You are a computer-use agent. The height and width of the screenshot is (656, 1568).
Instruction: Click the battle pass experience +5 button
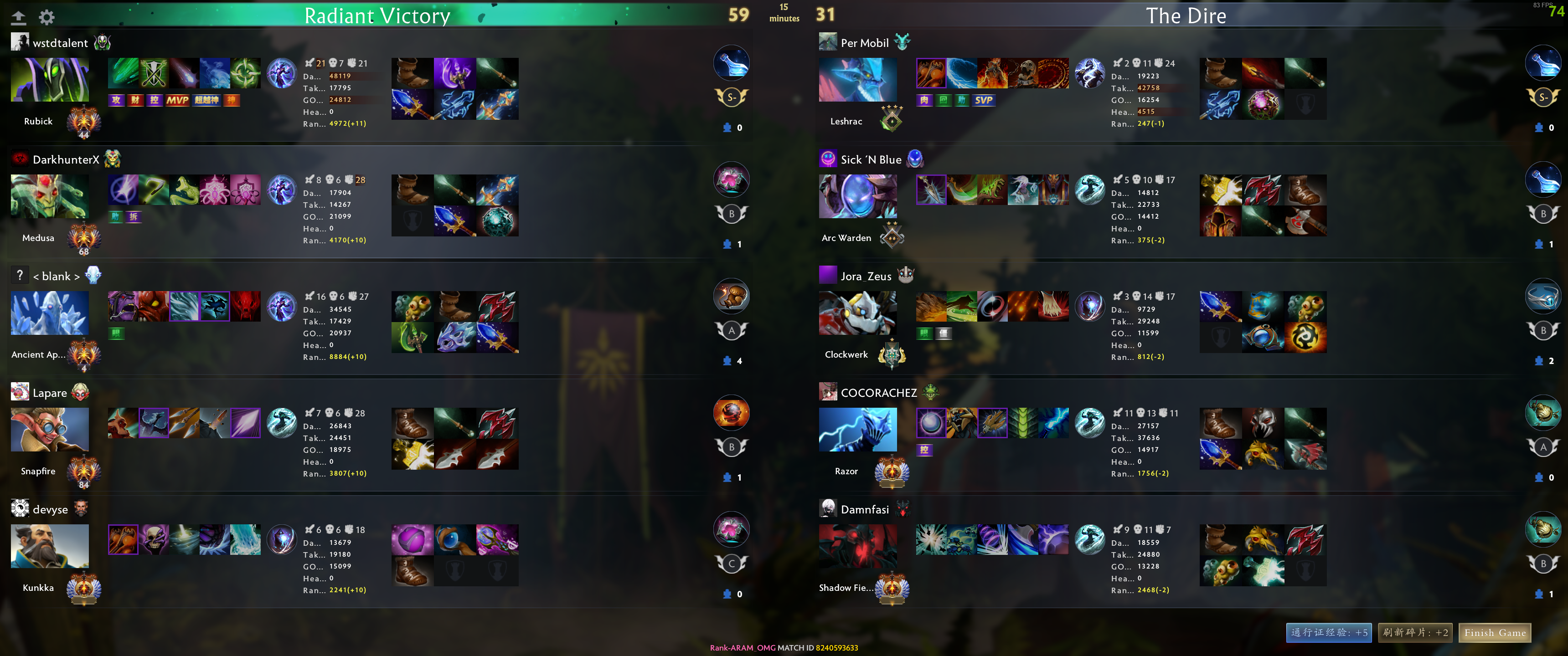click(x=1329, y=633)
